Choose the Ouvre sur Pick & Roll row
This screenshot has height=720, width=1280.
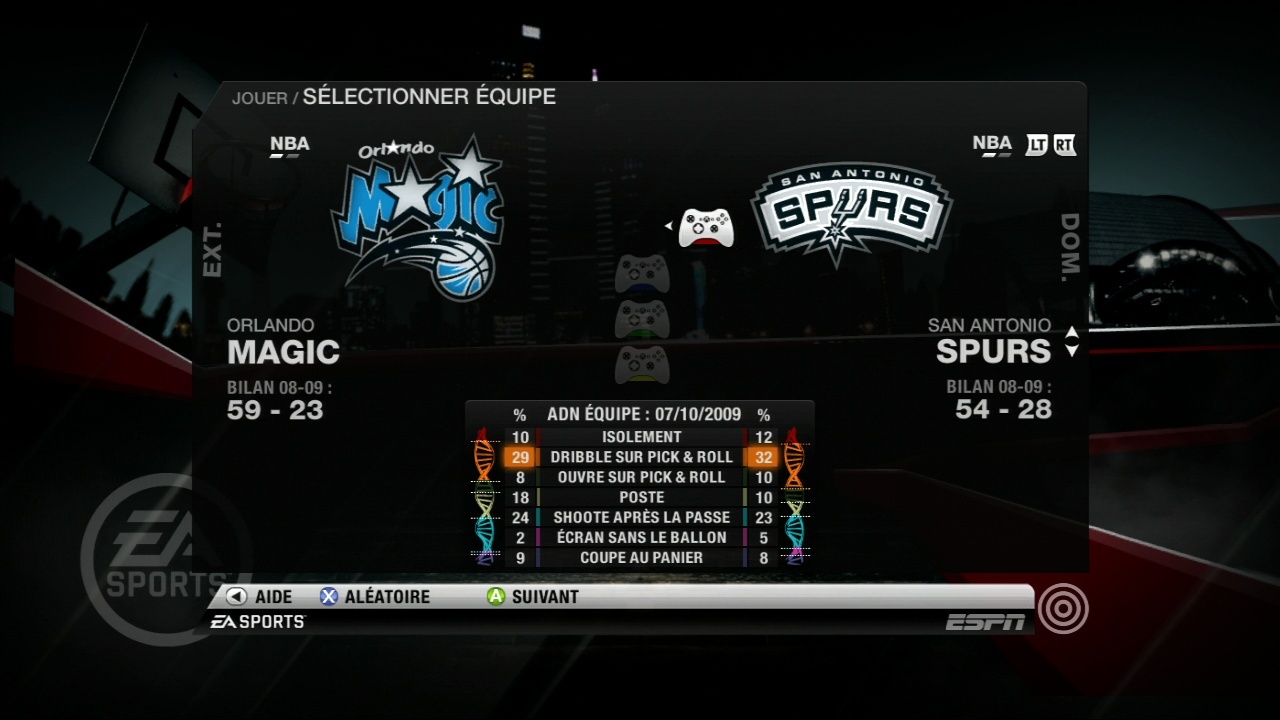click(641, 477)
